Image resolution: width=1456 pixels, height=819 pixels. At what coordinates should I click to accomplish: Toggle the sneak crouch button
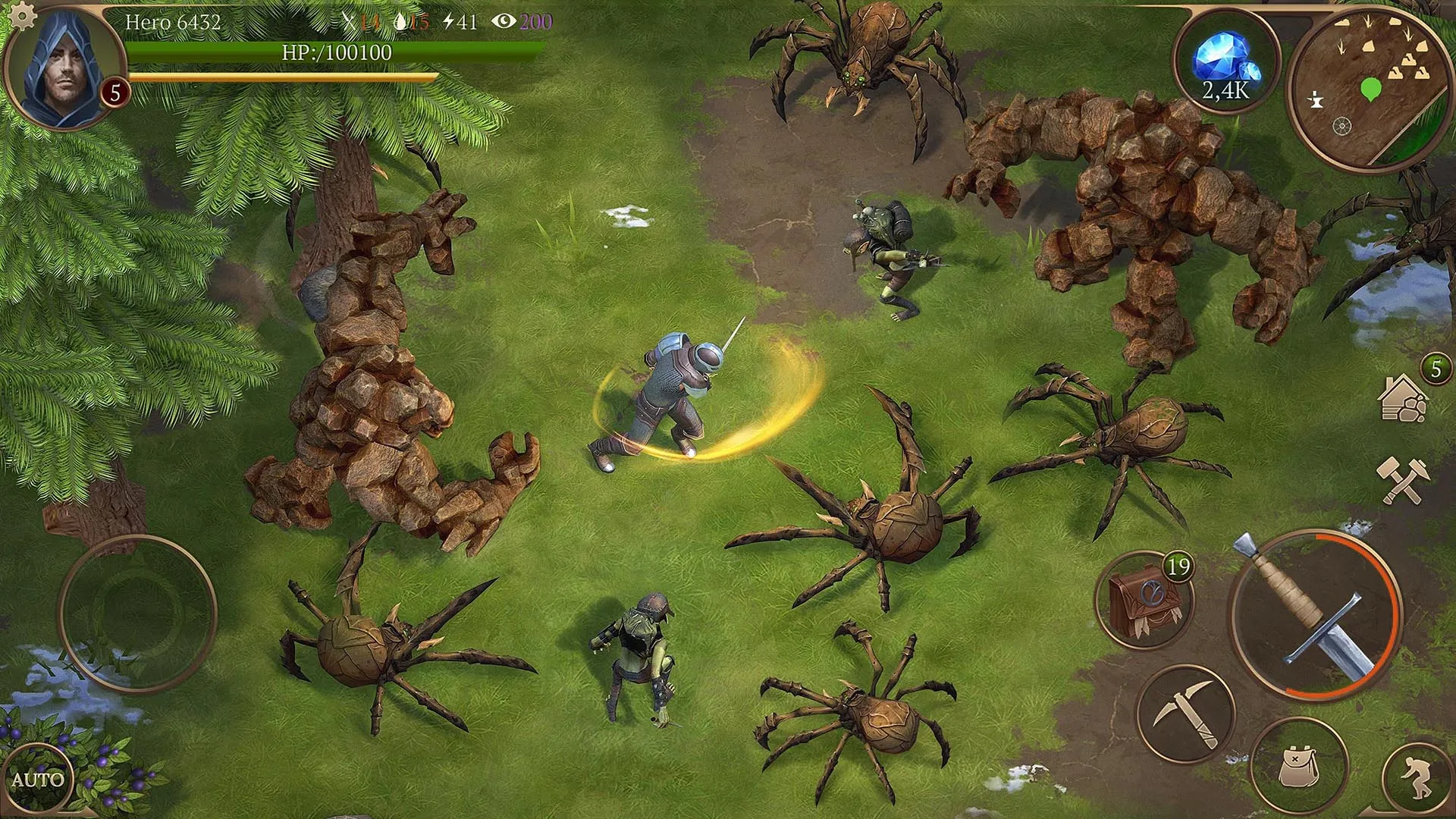pyautogui.click(x=1417, y=780)
